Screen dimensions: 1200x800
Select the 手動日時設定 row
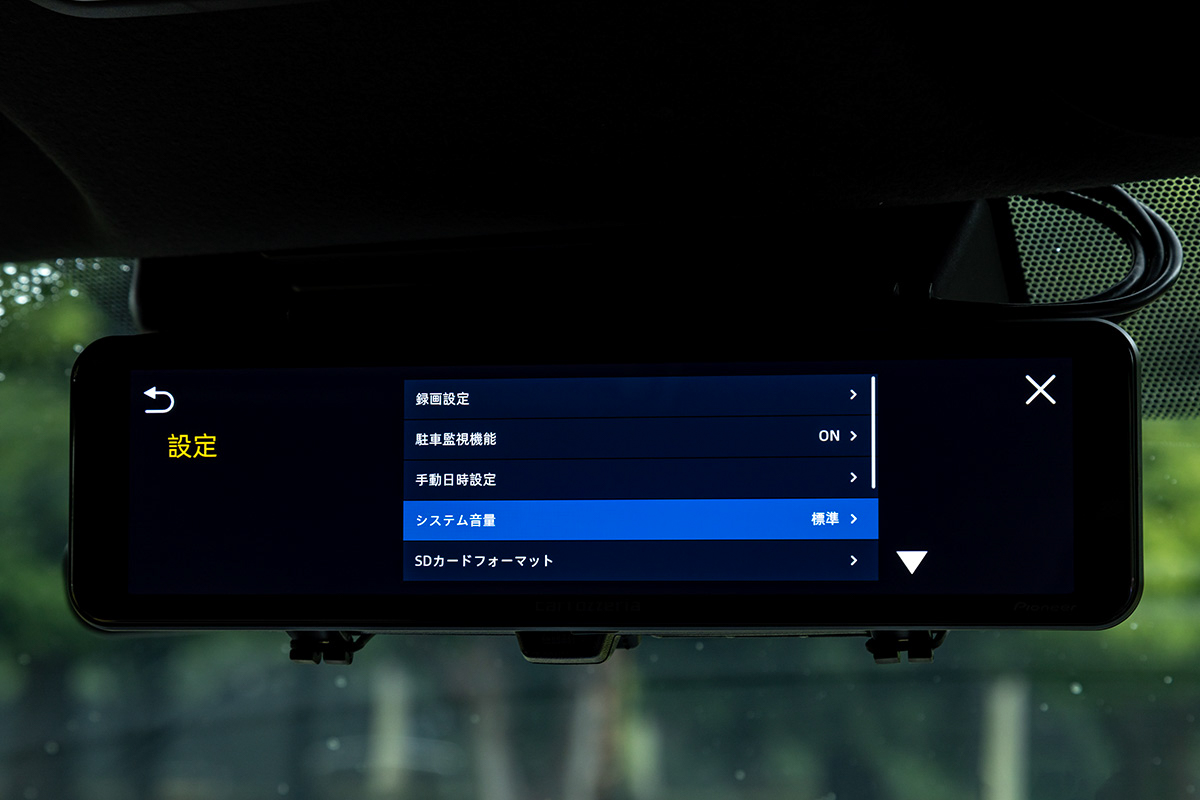point(638,478)
